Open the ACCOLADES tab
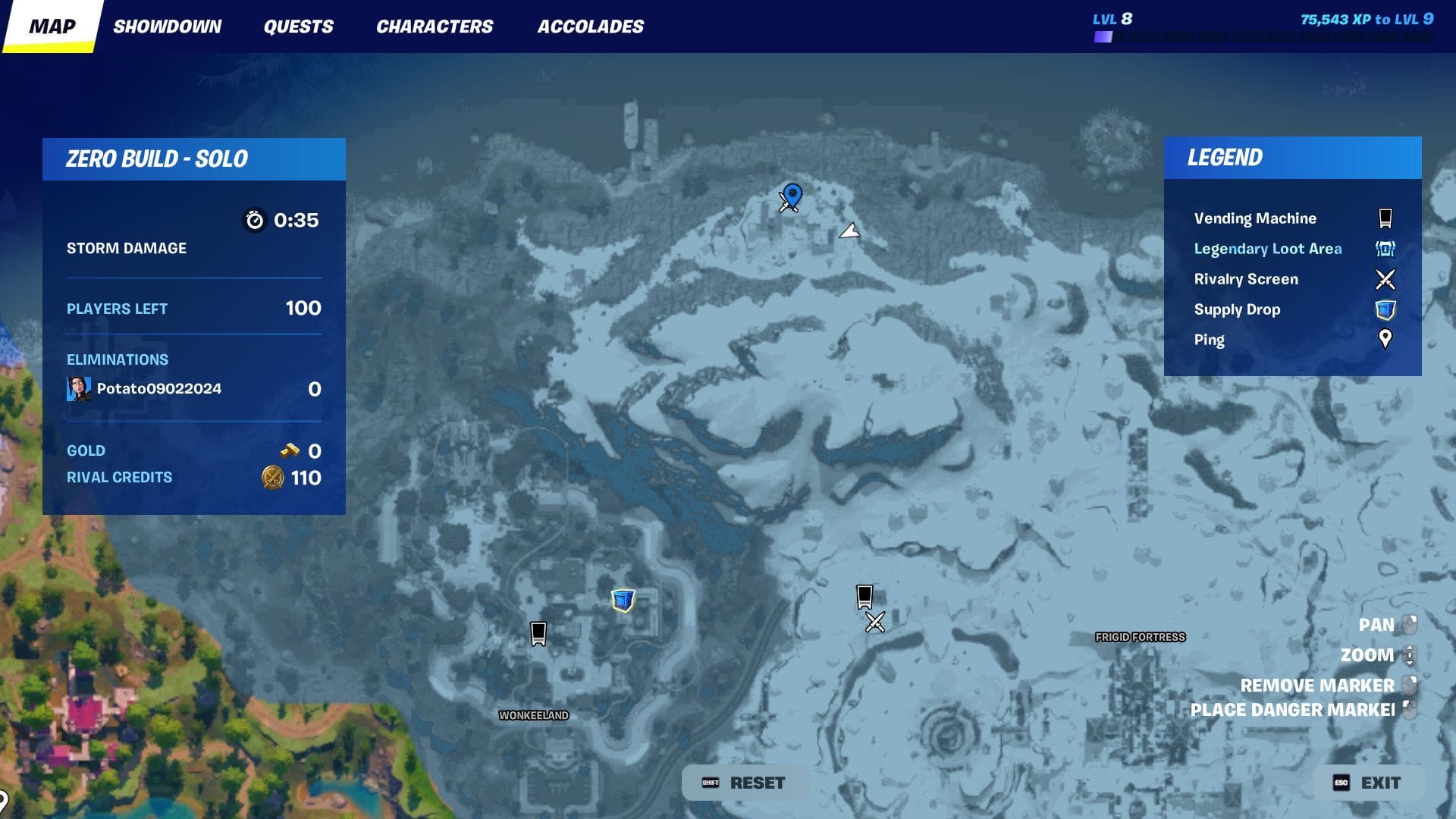Viewport: 1456px width, 819px height. click(x=591, y=26)
